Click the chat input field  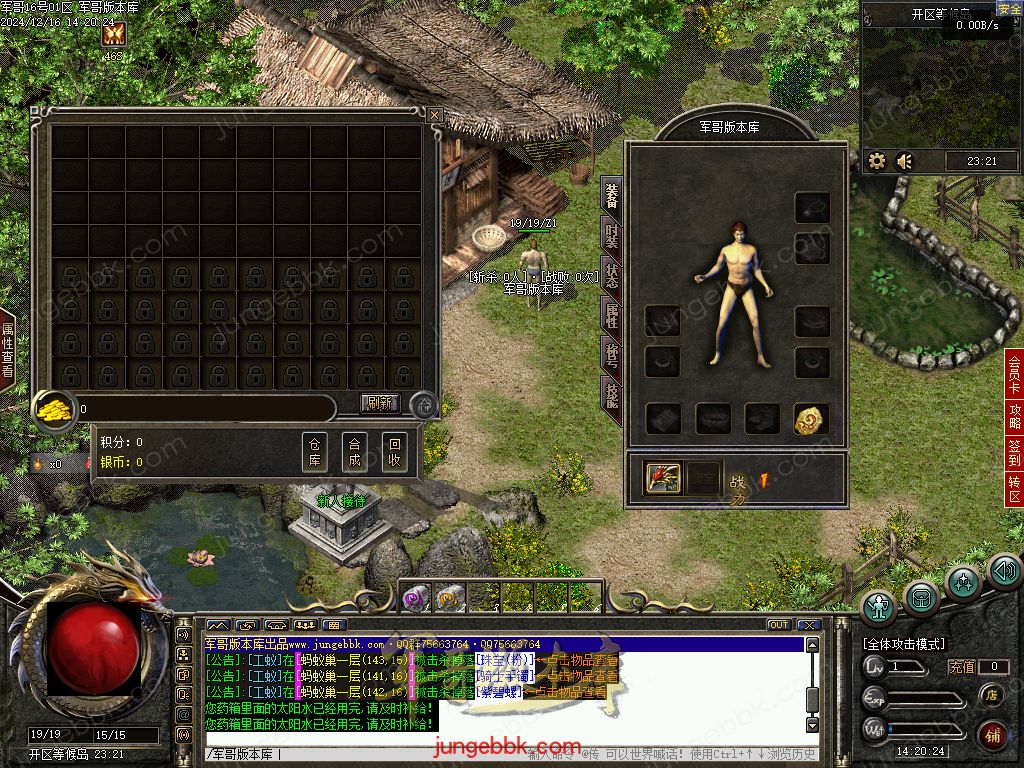500,754
